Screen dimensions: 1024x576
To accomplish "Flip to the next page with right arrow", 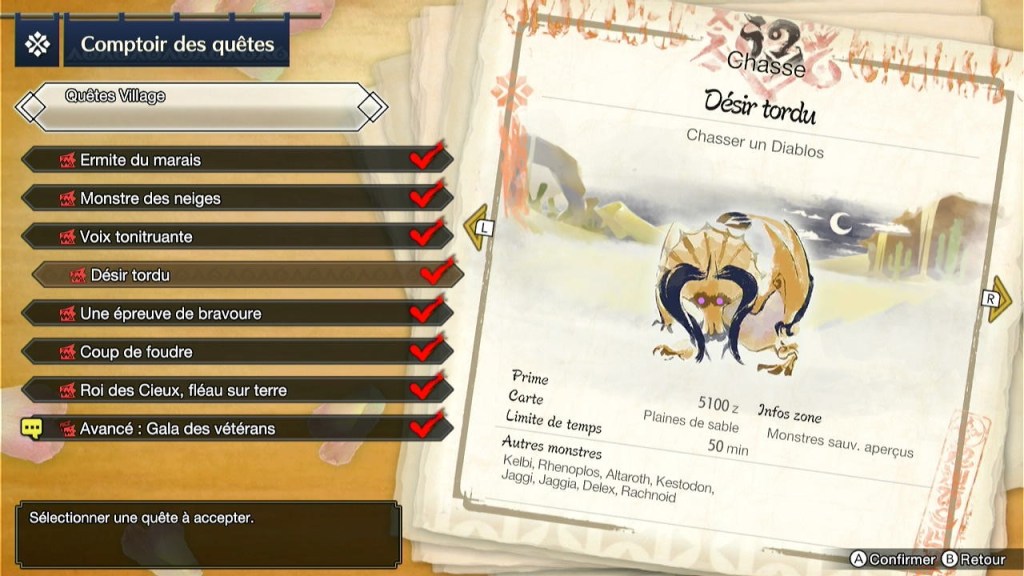I will (997, 299).
